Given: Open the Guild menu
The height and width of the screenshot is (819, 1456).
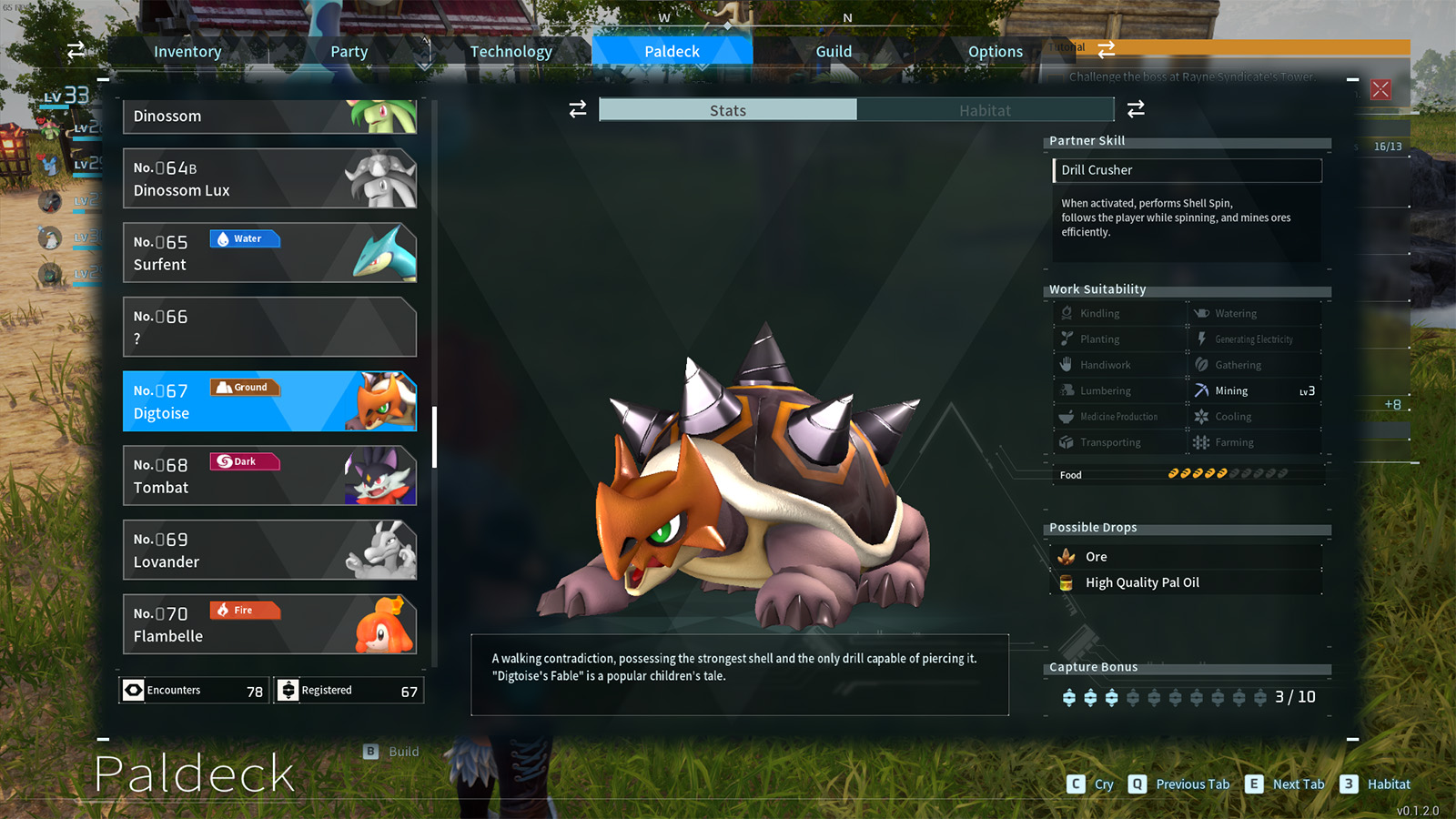Looking at the screenshot, I should pyautogui.click(x=833, y=51).
